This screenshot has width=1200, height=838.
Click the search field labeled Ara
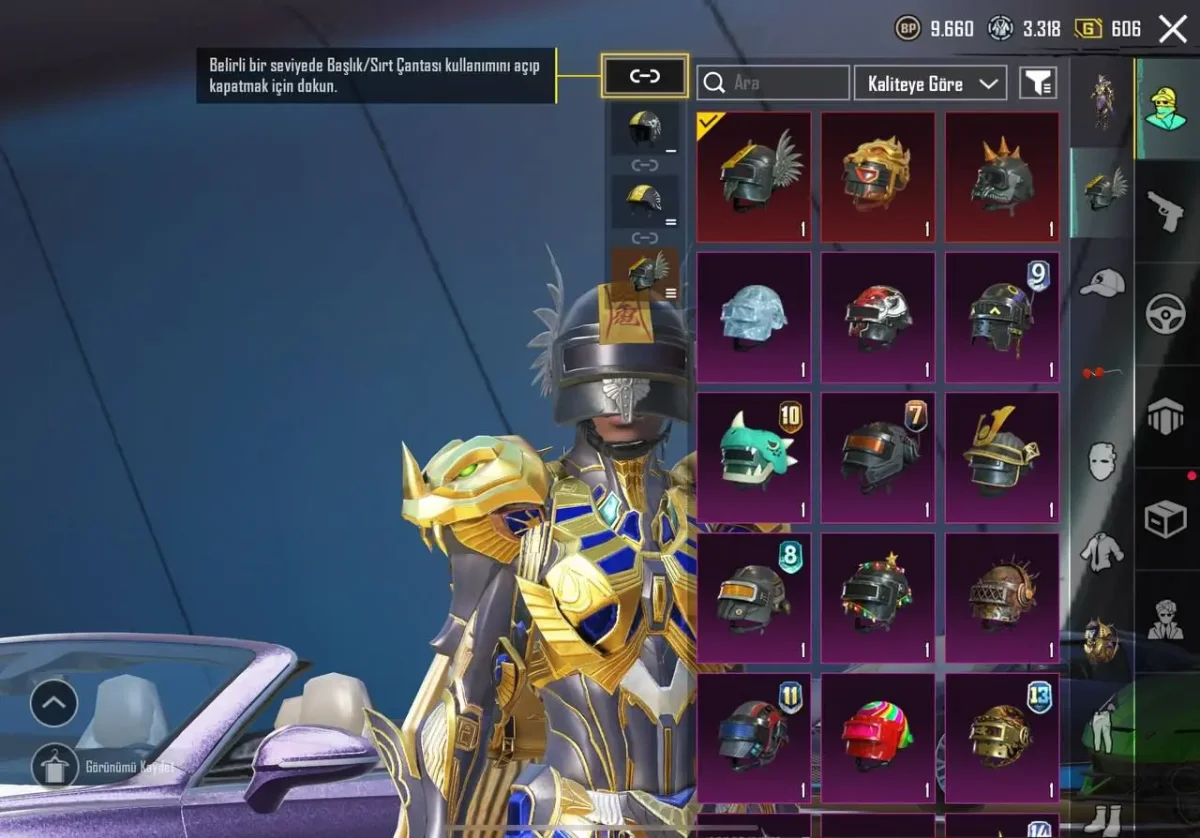point(773,83)
